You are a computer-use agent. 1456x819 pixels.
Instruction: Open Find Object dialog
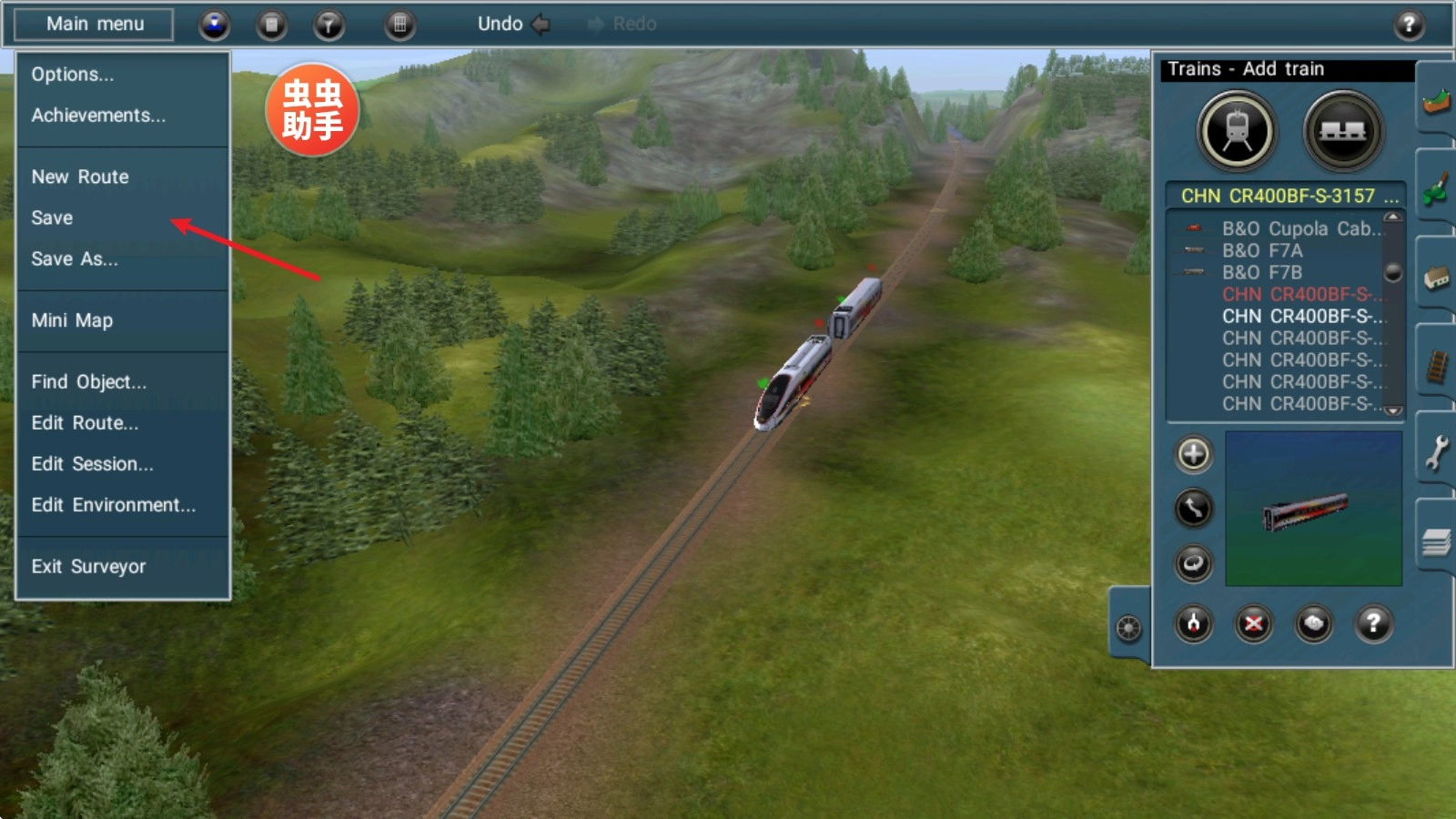pos(88,382)
